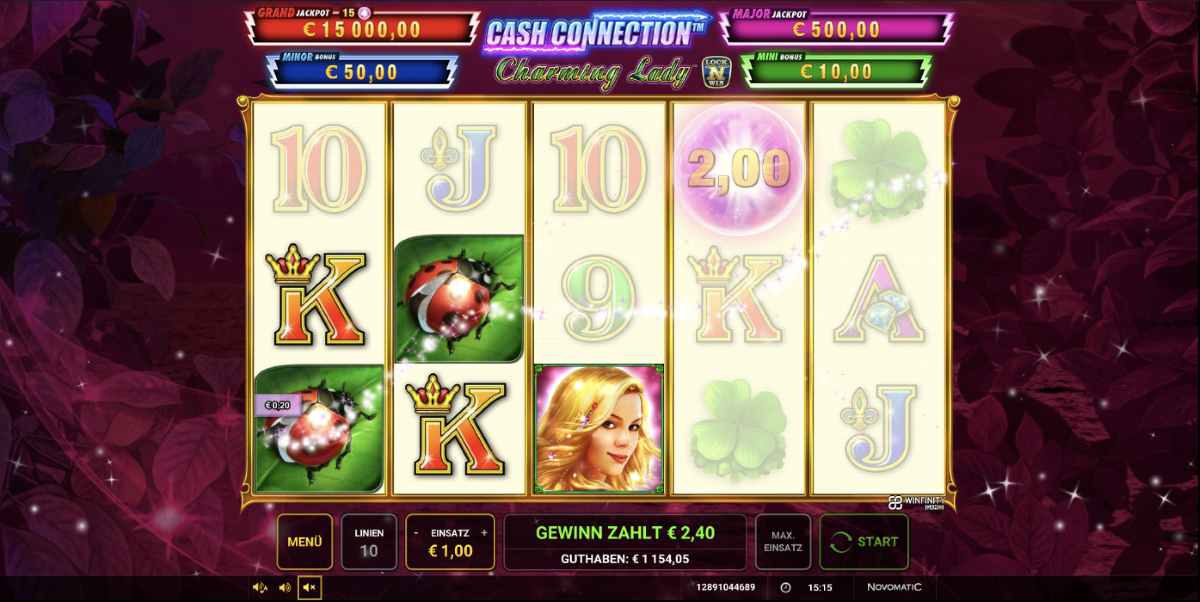This screenshot has height=602, width=1200.
Task: Increase Einsatz with the plus sign
Action: (x=484, y=533)
